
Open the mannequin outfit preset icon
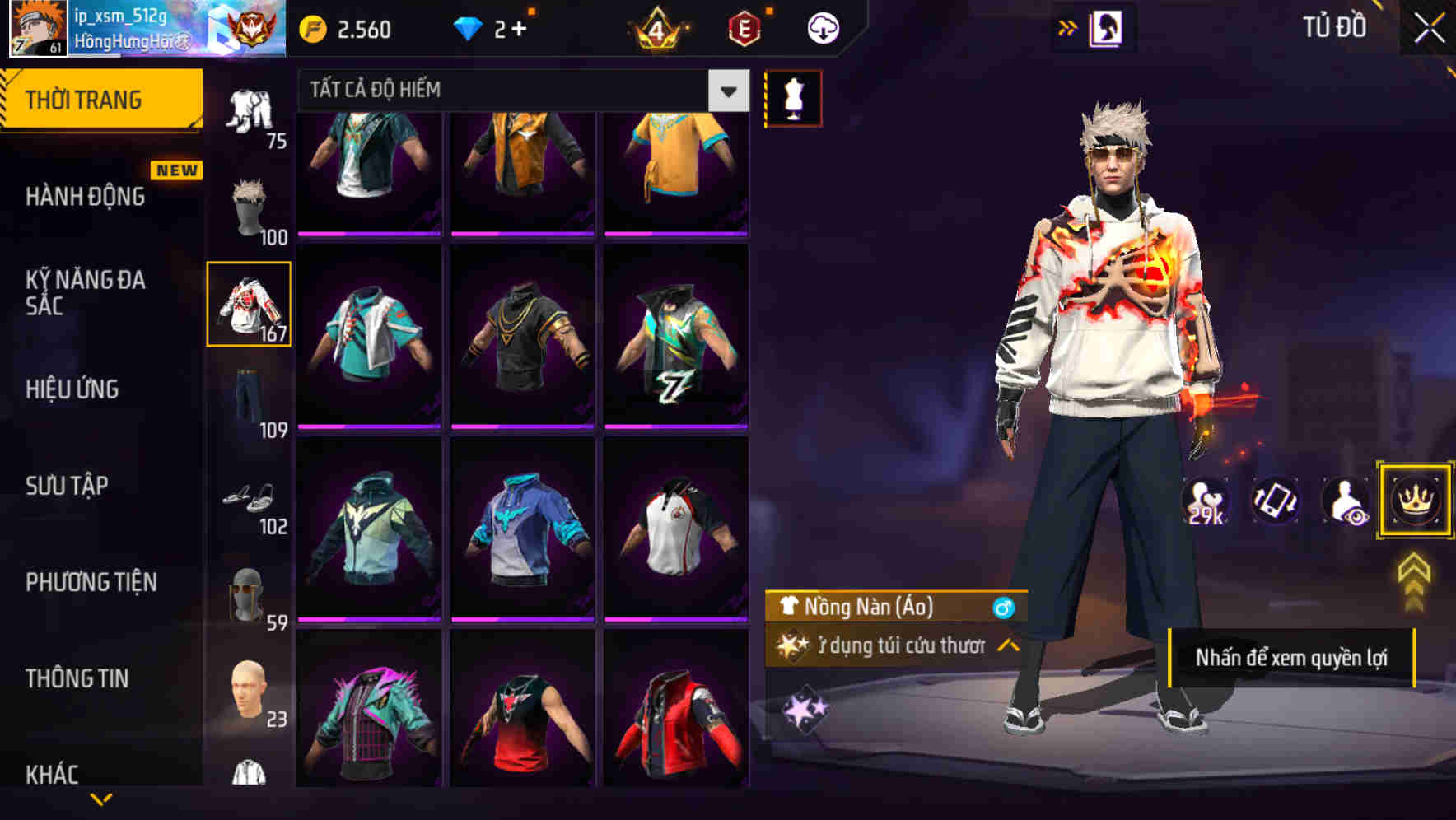(x=793, y=98)
